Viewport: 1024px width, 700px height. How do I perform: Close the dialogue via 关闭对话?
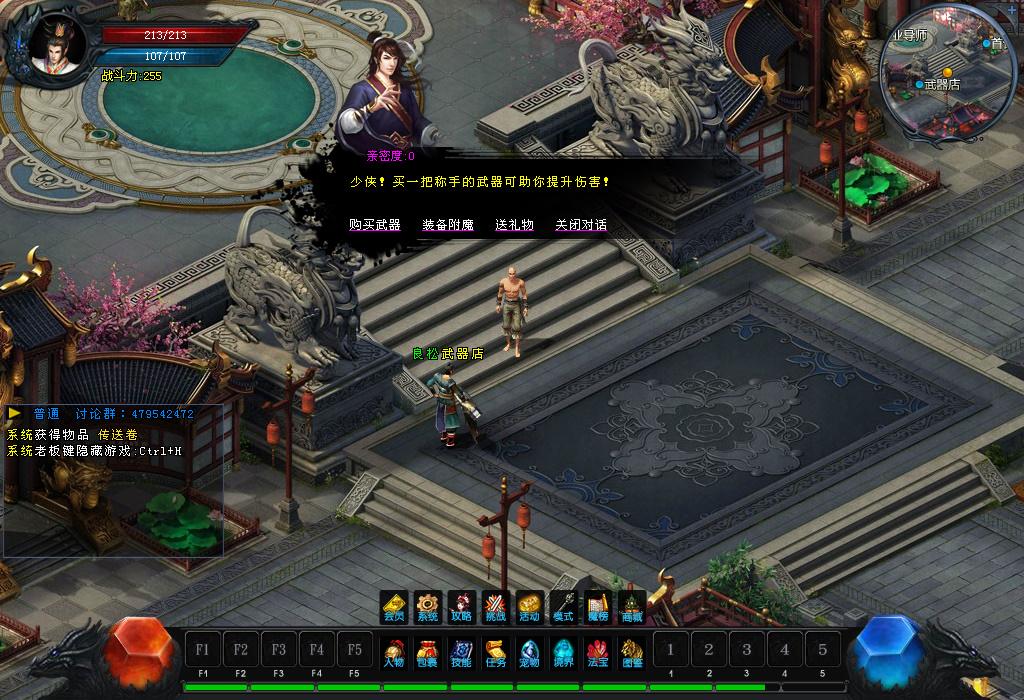tap(581, 225)
